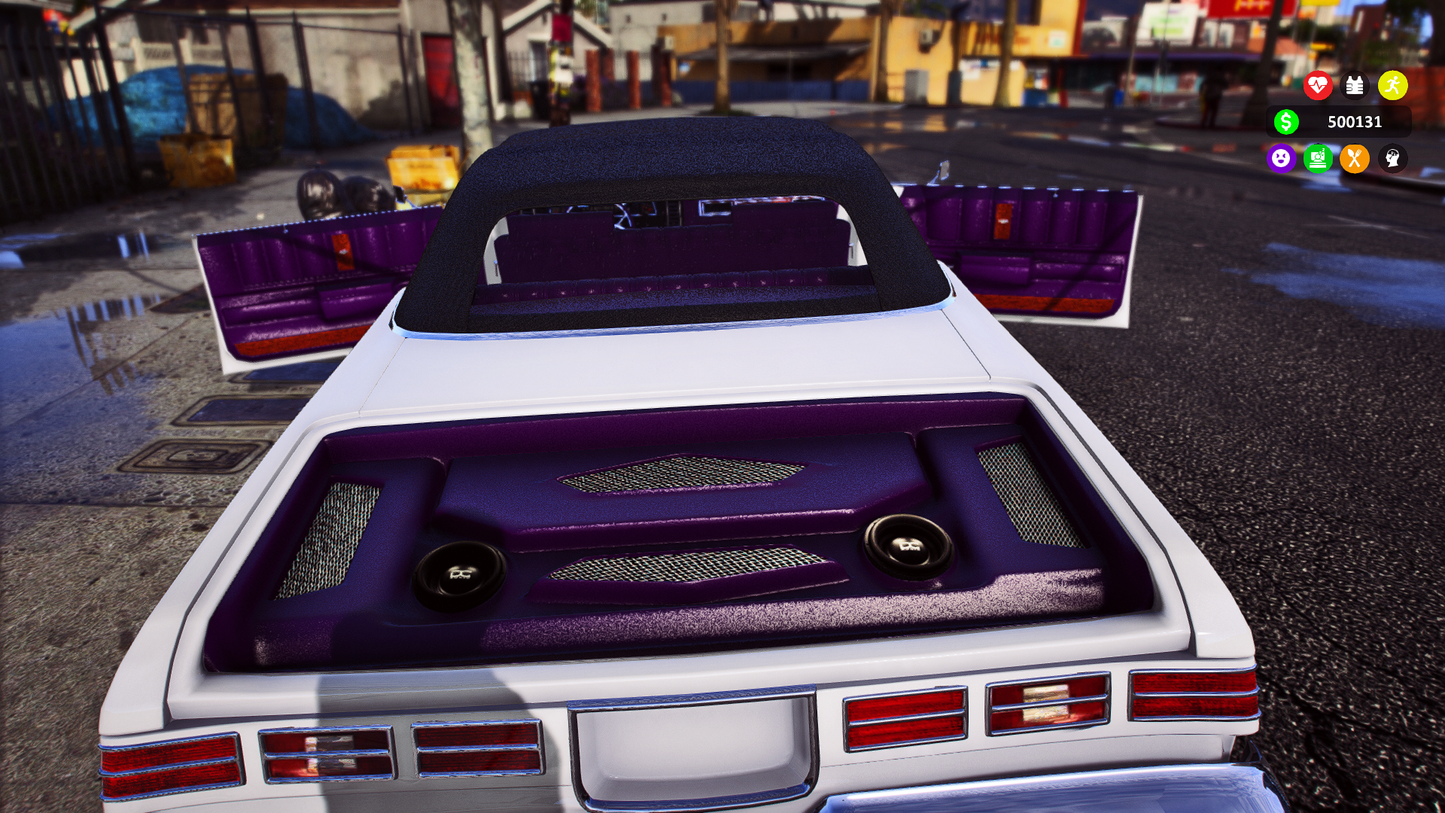
Task: Click the green dollar sign icon
Action: coord(1287,121)
